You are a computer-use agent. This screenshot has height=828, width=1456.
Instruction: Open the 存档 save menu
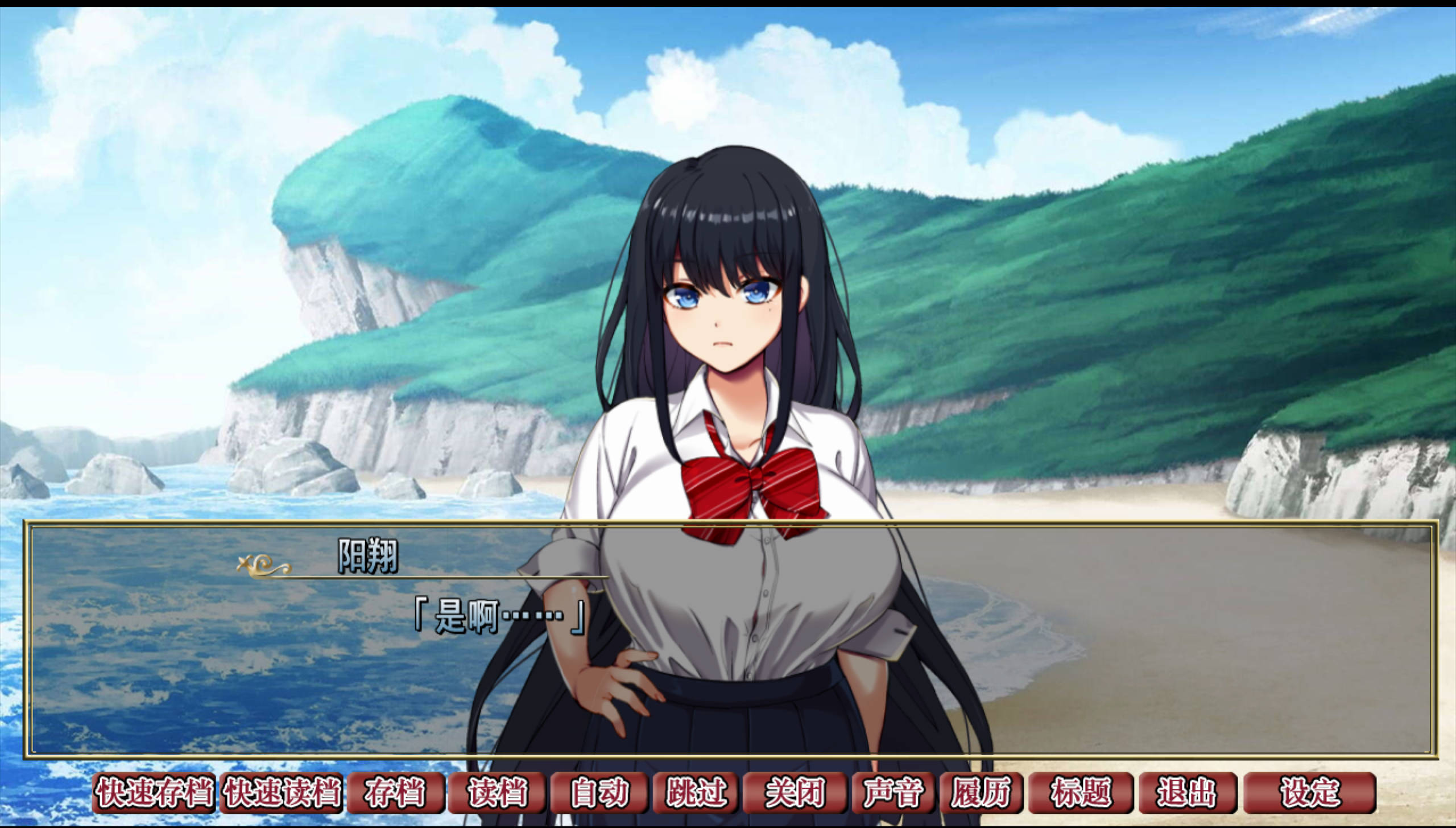395,792
